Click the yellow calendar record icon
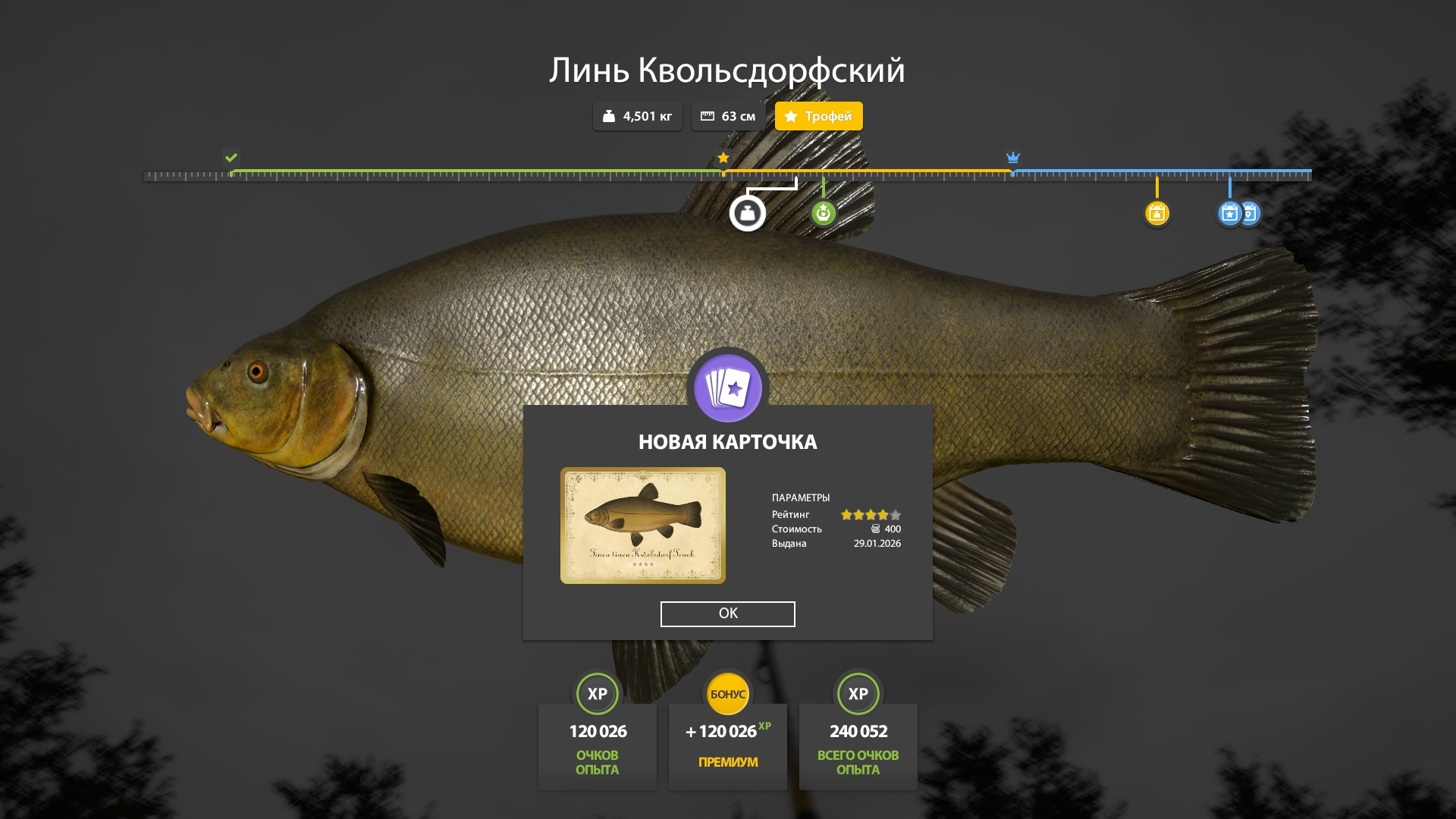The image size is (1456, 819). pyautogui.click(x=1157, y=215)
